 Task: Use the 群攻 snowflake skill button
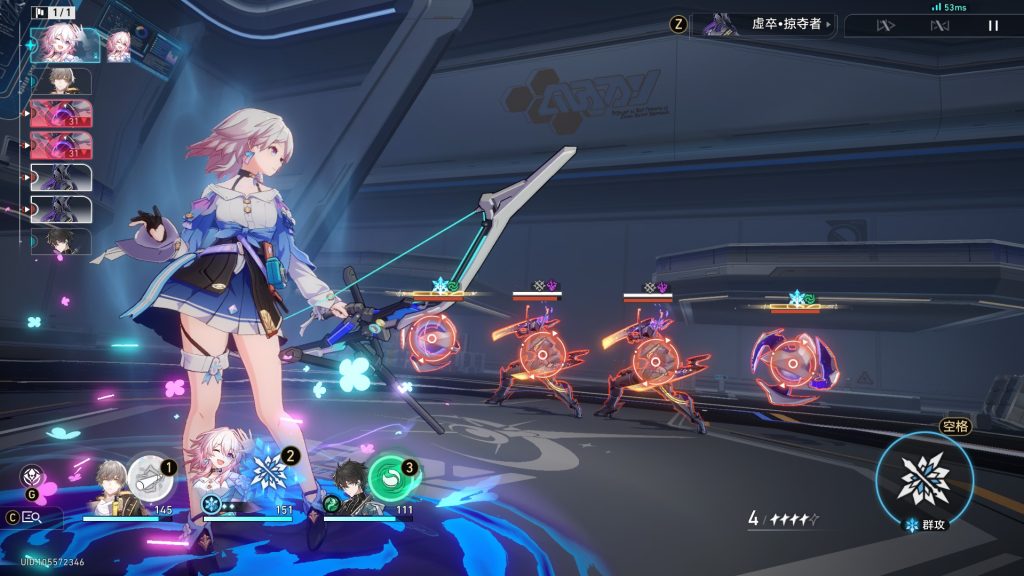click(x=923, y=480)
